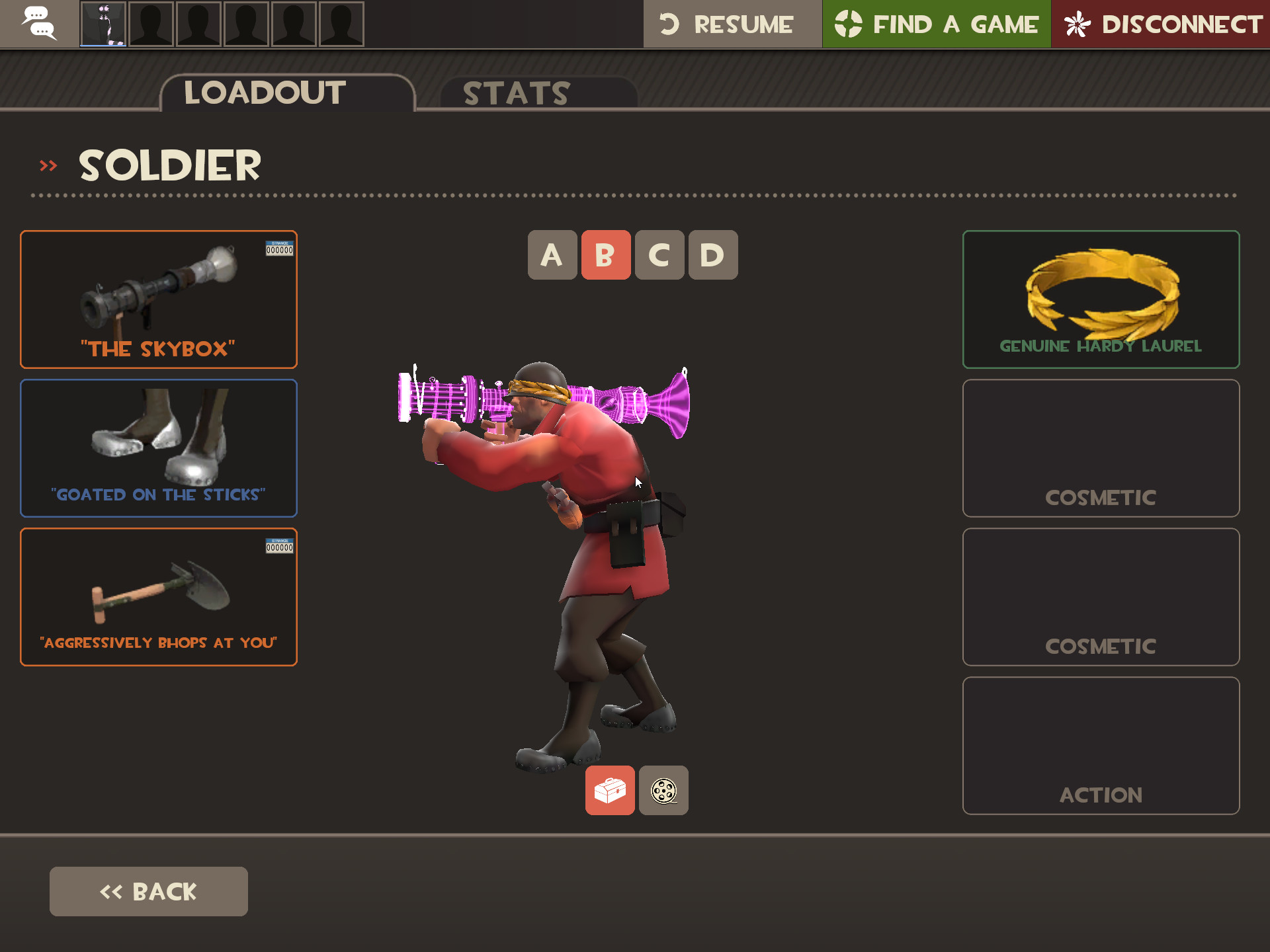Open the taunt loadout film reel icon
The height and width of the screenshot is (952, 1270).
pos(663,791)
